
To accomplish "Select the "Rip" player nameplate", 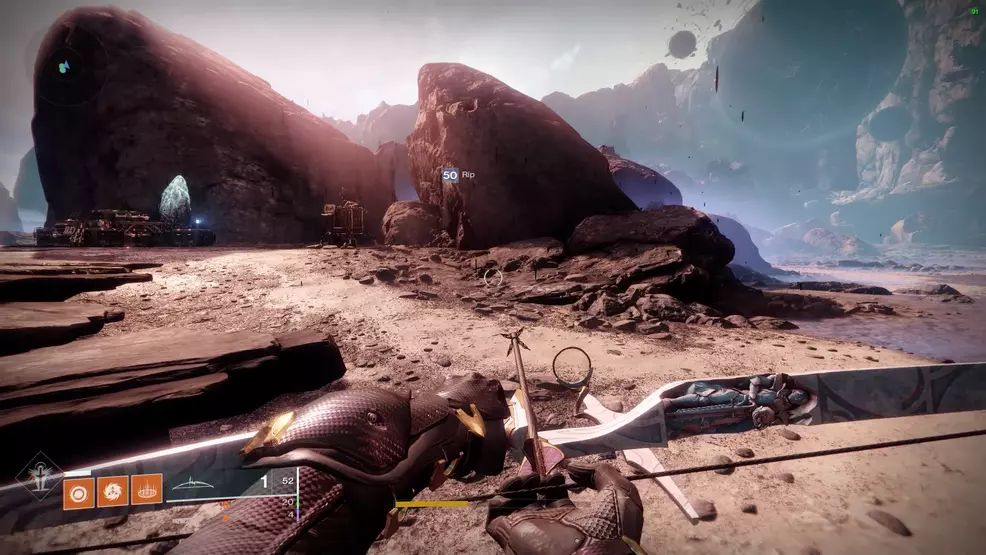I will point(459,175).
